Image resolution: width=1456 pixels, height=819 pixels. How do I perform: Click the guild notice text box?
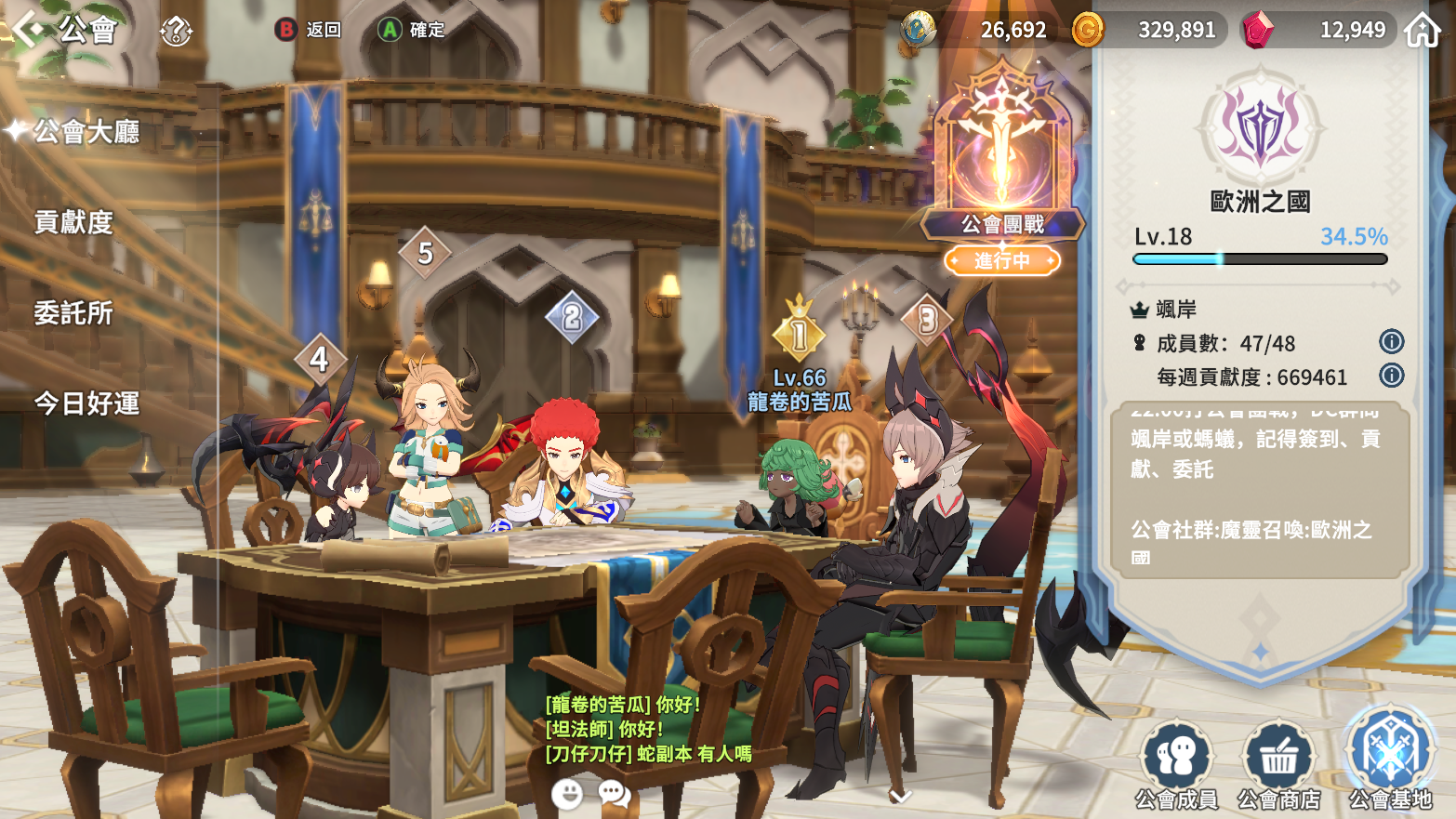click(1259, 491)
